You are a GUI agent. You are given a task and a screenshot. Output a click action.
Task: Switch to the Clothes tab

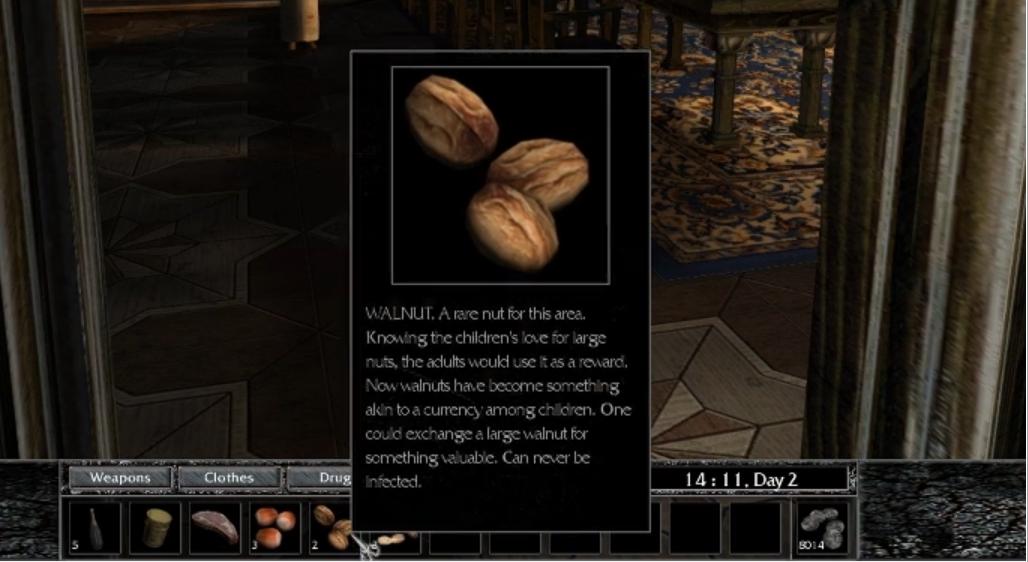coord(229,477)
